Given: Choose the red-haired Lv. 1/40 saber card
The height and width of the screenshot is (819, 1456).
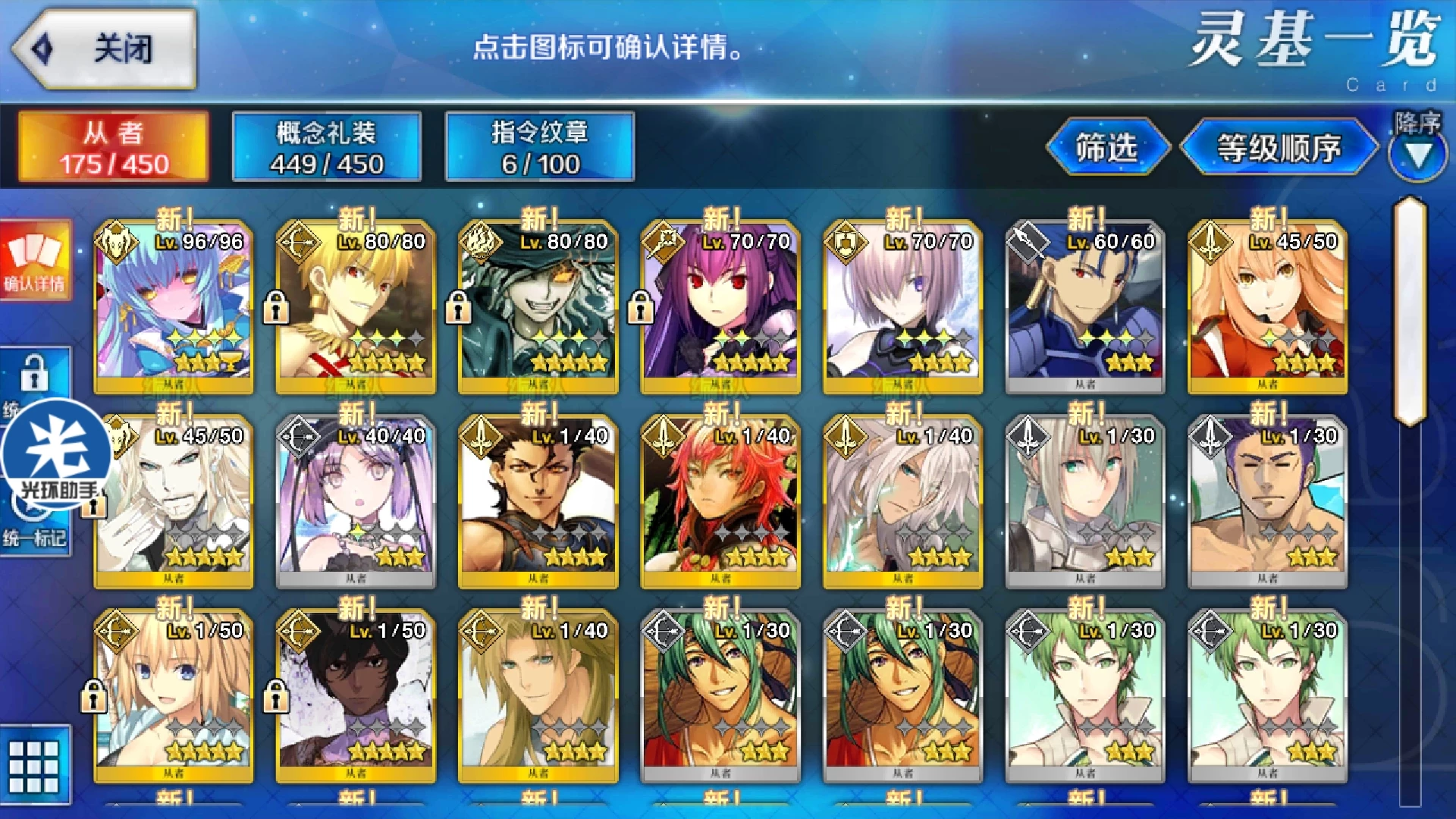Looking at the screenshot, I should 720,502.
